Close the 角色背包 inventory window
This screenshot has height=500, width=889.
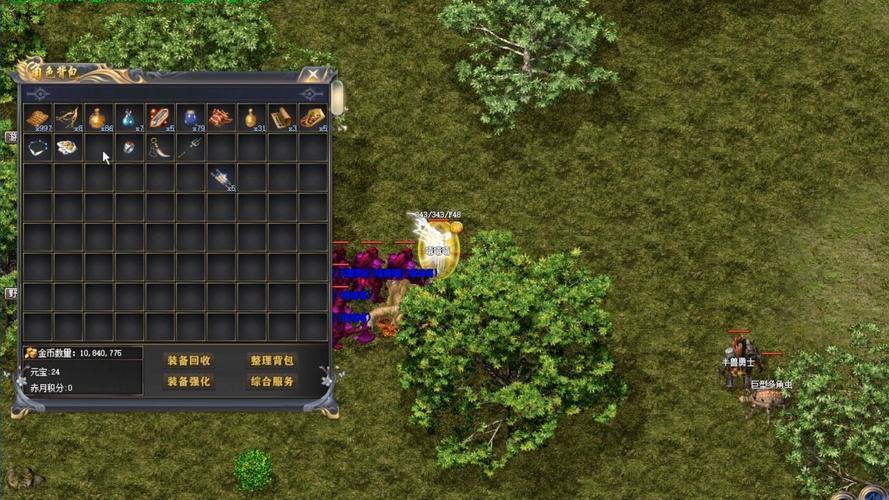tap(313, 74)
